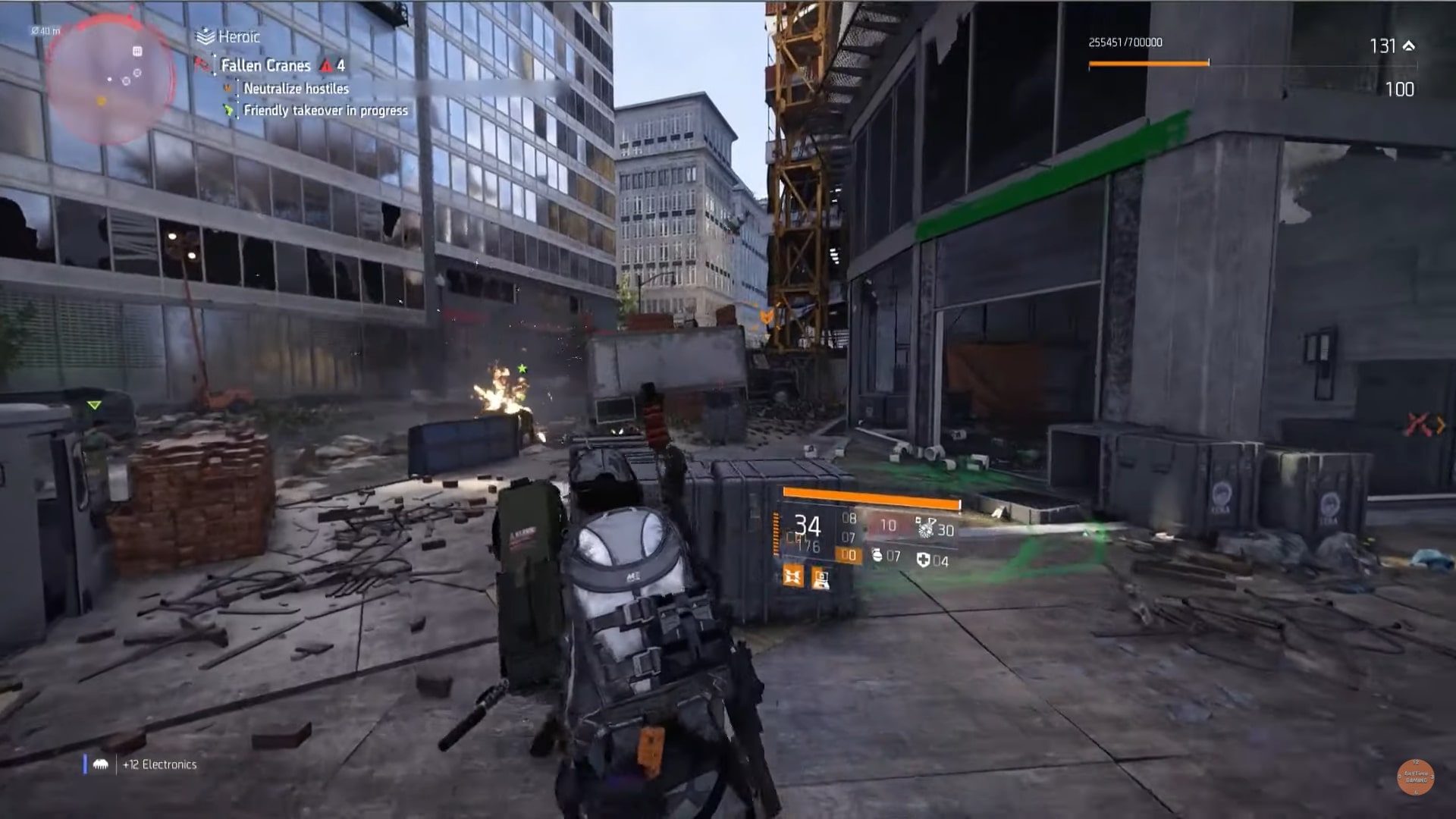Click the Friendly takeover in progress text
Viewport: 1456px width, 819px height.
click(x=325, y=111)
